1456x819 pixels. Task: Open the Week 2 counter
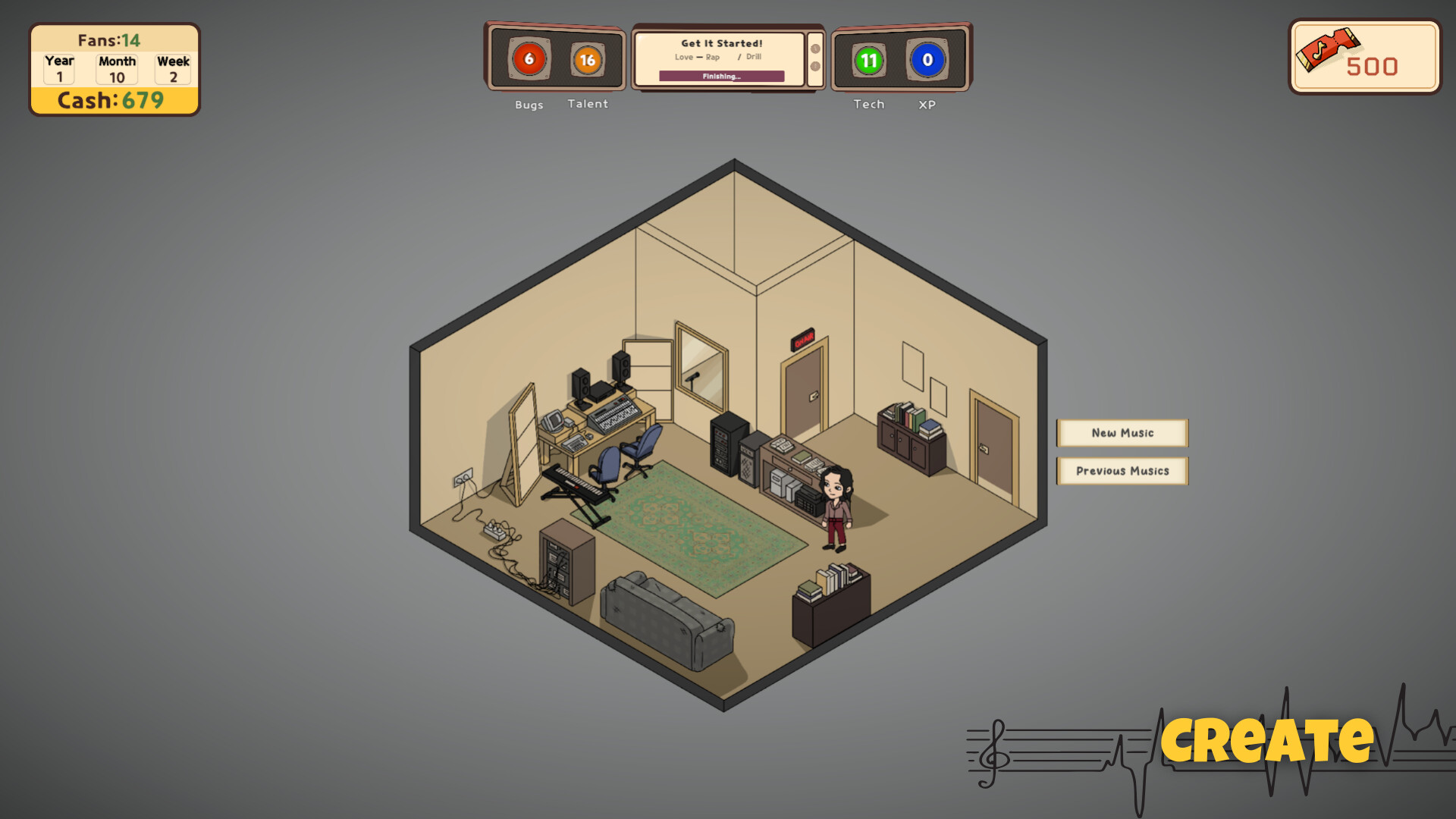(173, 69)
